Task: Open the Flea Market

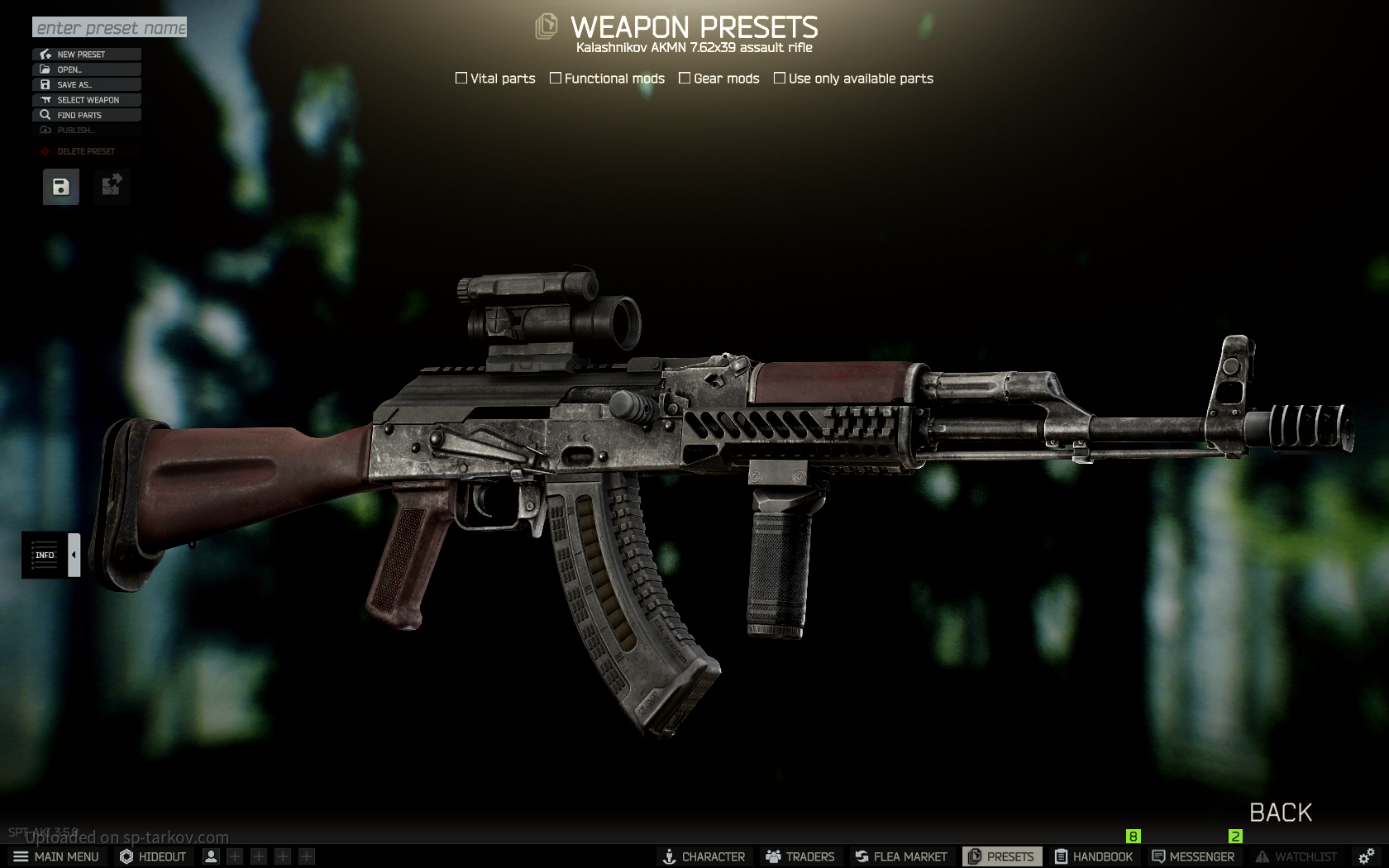Action: pyautogui.click(x=900, y=856)
